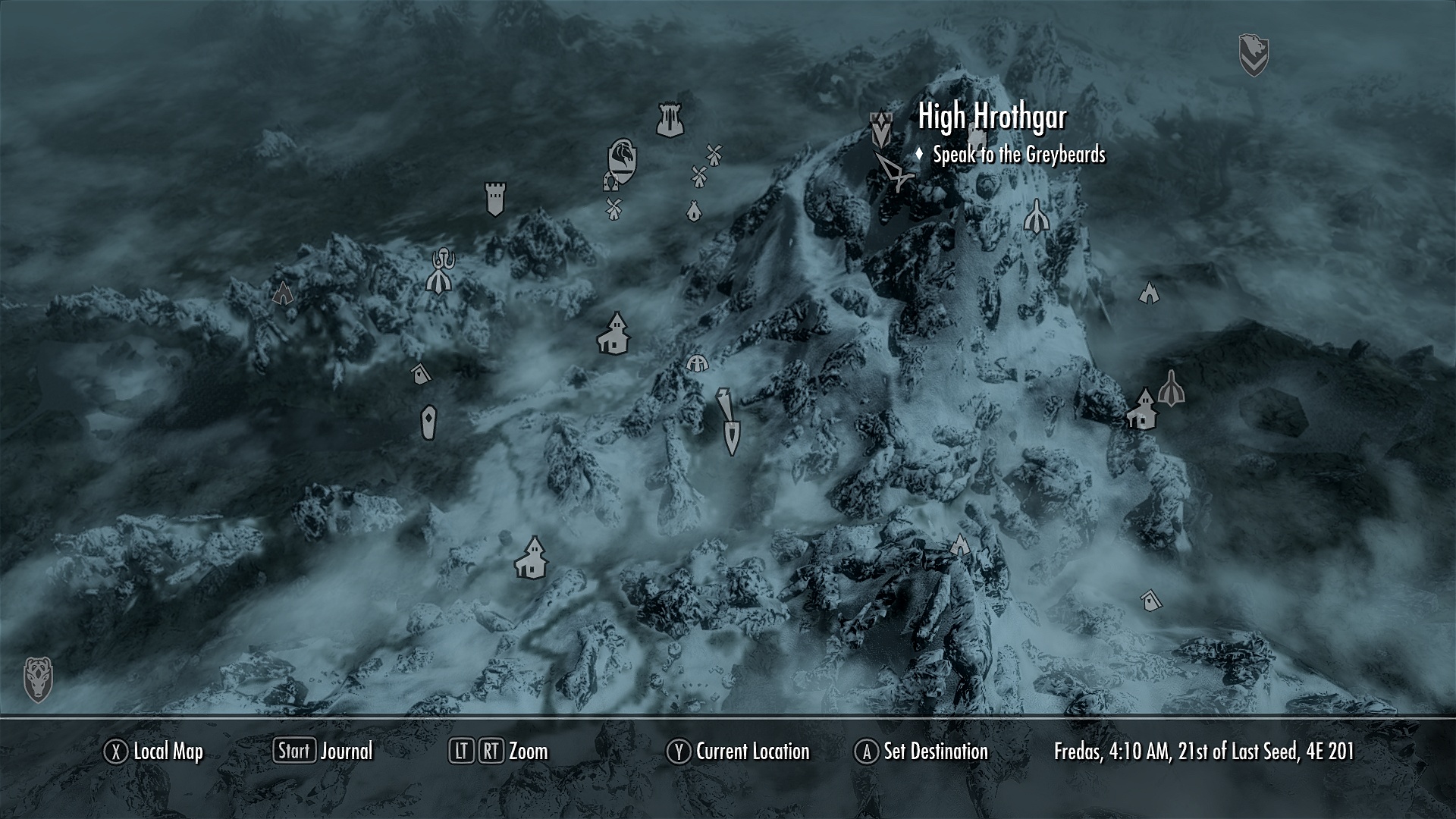Select the helmet-shaped dome marker
This screenshot has width=1456, height=819.
pyautogui.click(x=697, y=363)
